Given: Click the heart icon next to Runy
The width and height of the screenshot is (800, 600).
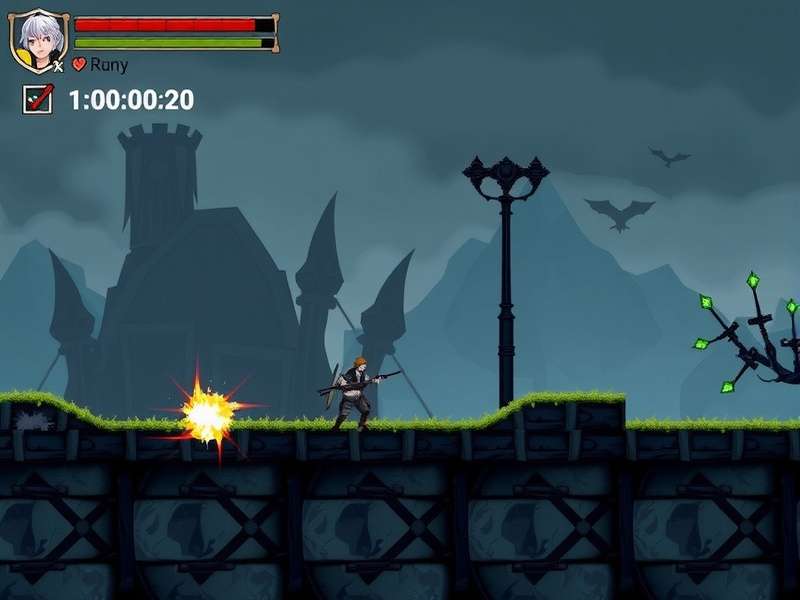Looking at the screenshot, I should (x=80, y=65).
